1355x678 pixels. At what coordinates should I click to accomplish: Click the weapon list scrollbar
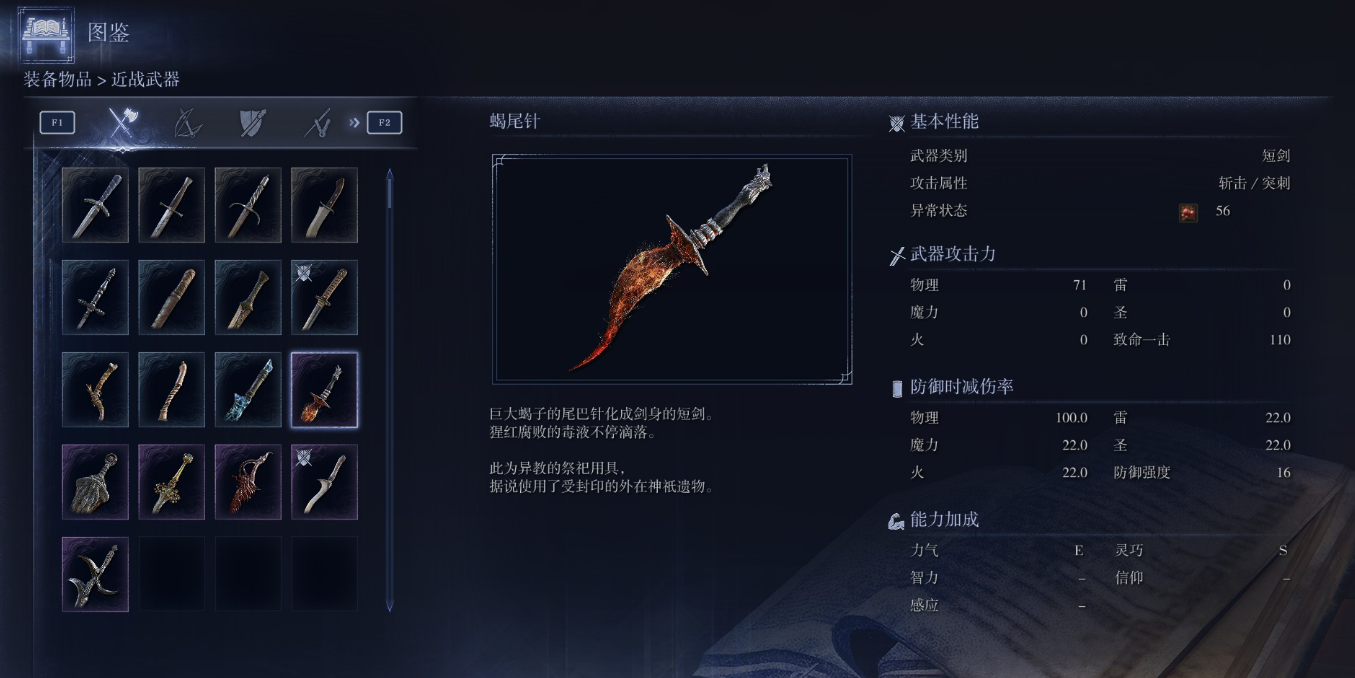(x=389, y=390)
